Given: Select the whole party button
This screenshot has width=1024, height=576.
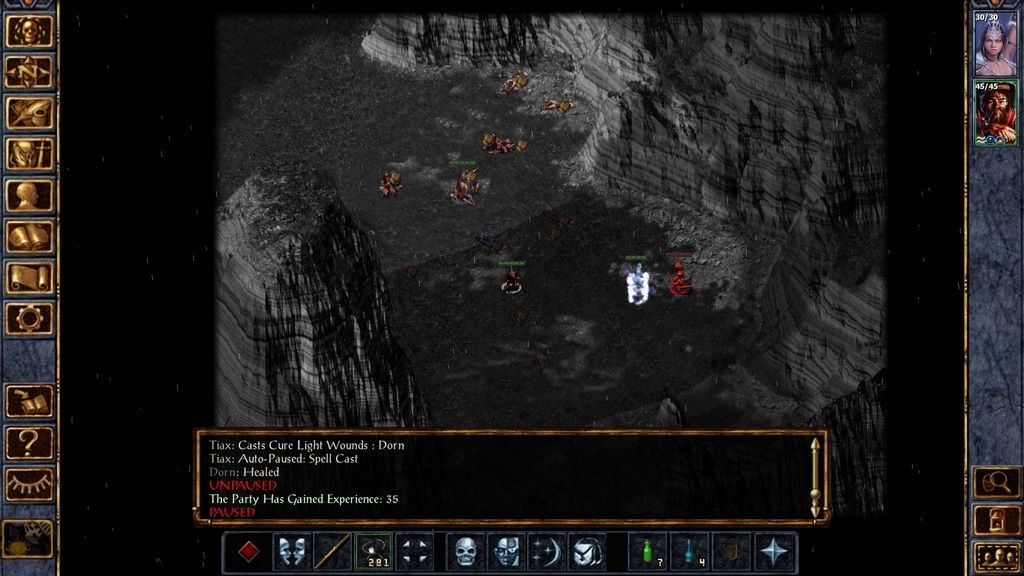Looking at the screenshot, I should coord(996,555).
